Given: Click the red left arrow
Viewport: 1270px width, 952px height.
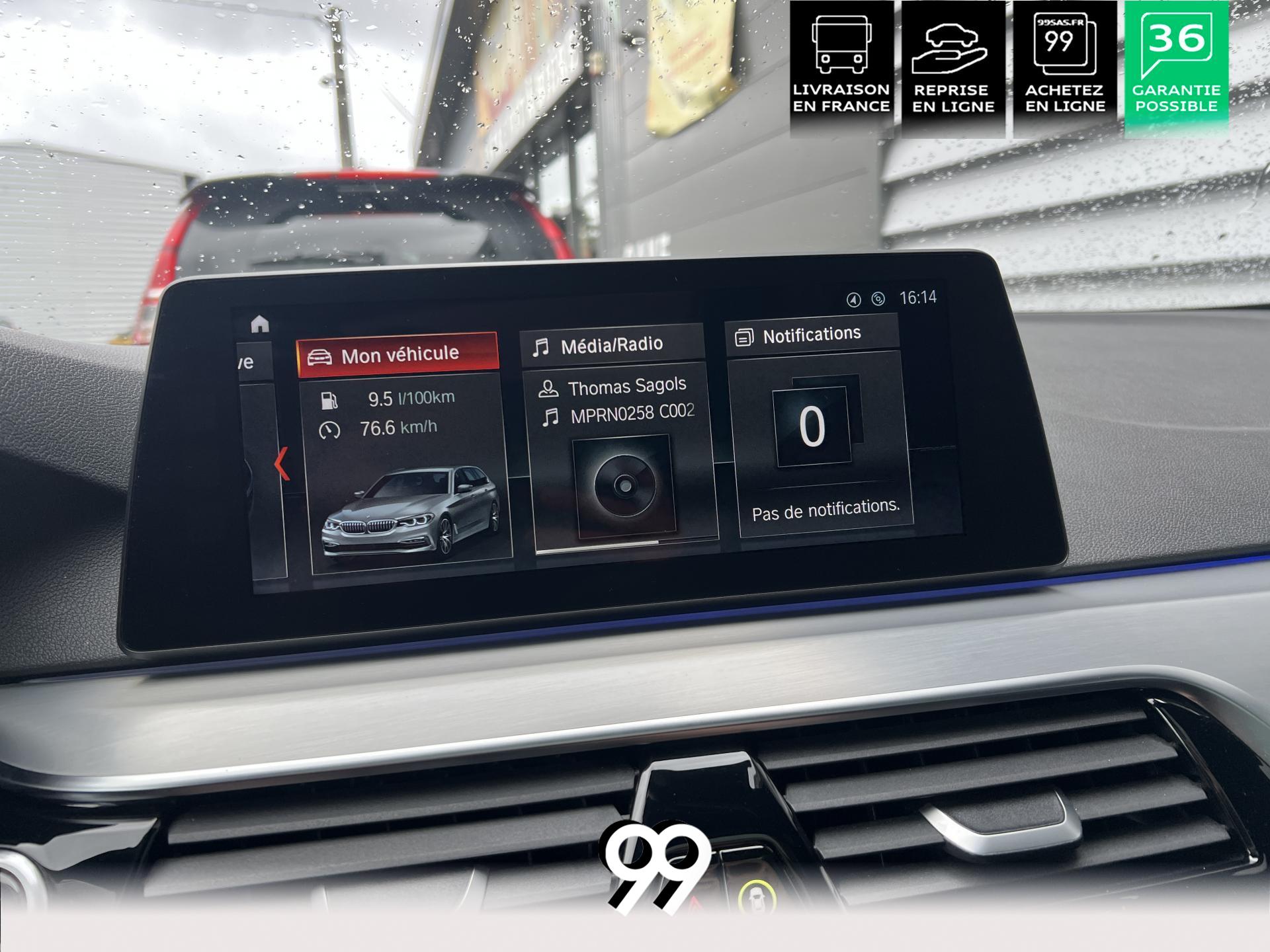Looking at the screenshot, I should tap(282, 463).
